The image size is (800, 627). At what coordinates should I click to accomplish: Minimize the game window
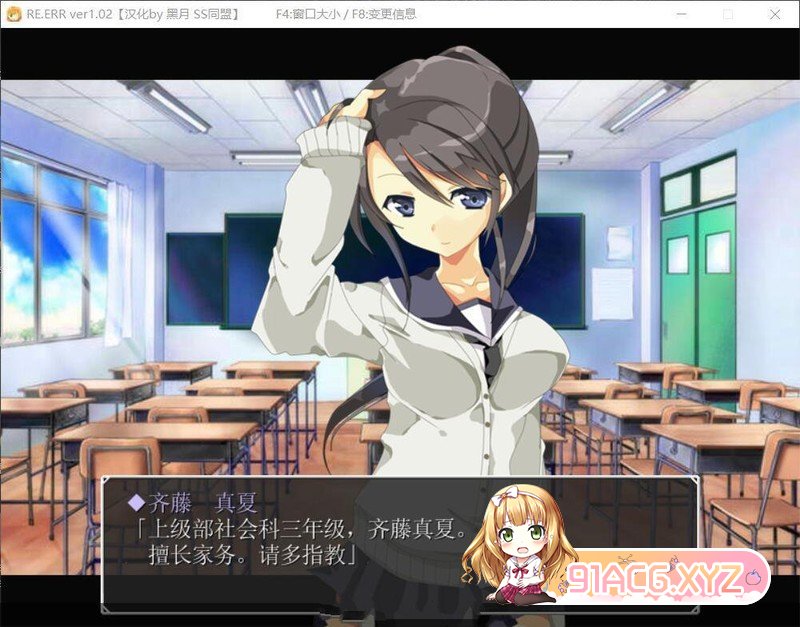(681, 14)
